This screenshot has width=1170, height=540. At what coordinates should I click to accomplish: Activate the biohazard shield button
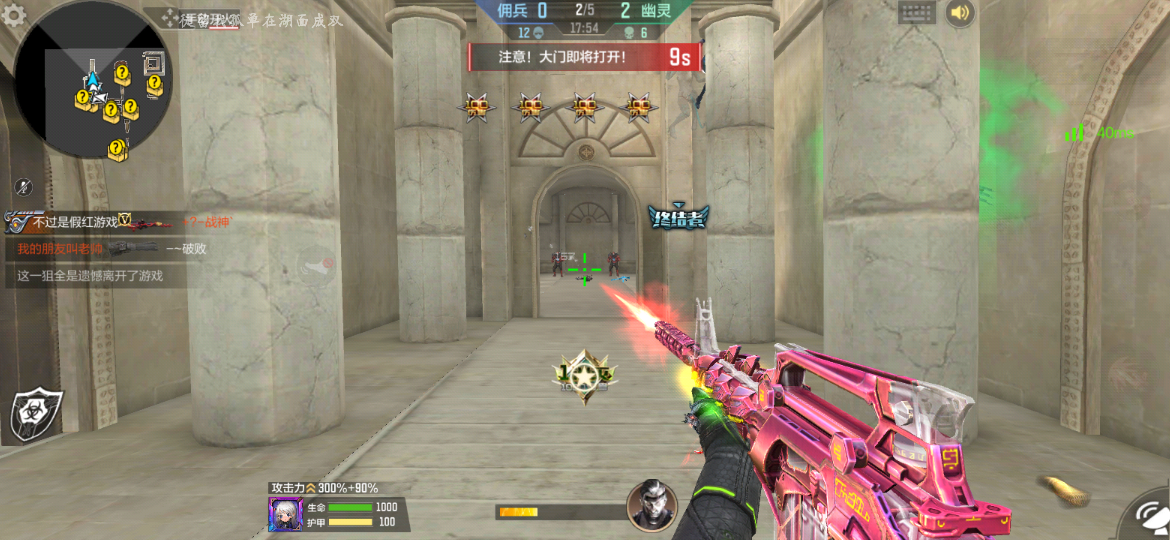(x=36, y=413)
